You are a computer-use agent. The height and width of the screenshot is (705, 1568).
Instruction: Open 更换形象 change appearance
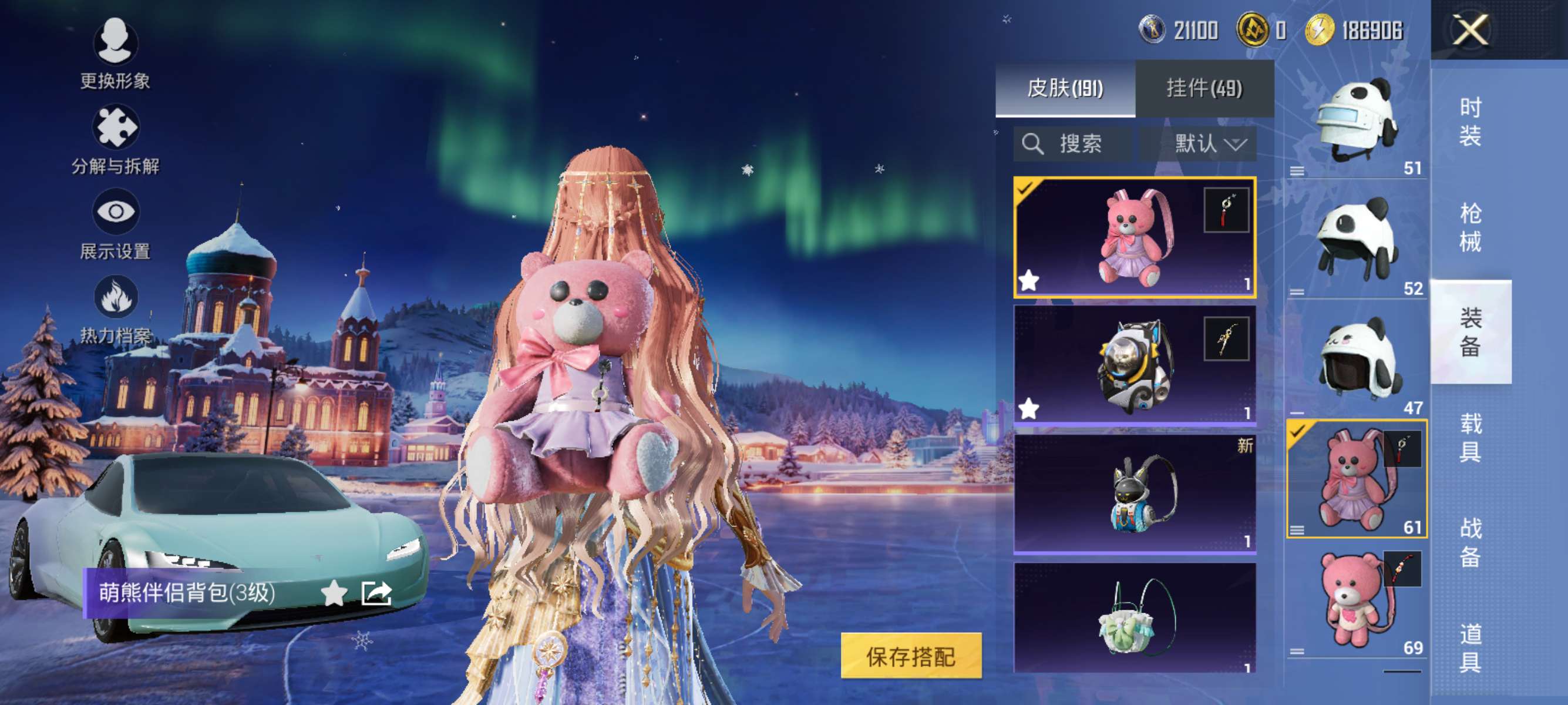tap(115, 53)
